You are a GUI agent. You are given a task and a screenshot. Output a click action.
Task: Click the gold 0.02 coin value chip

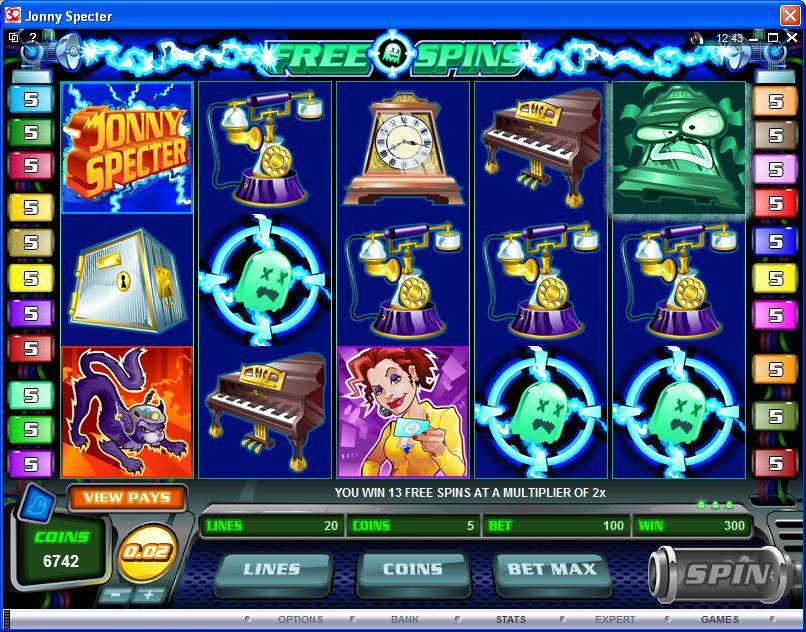(144, 553)
